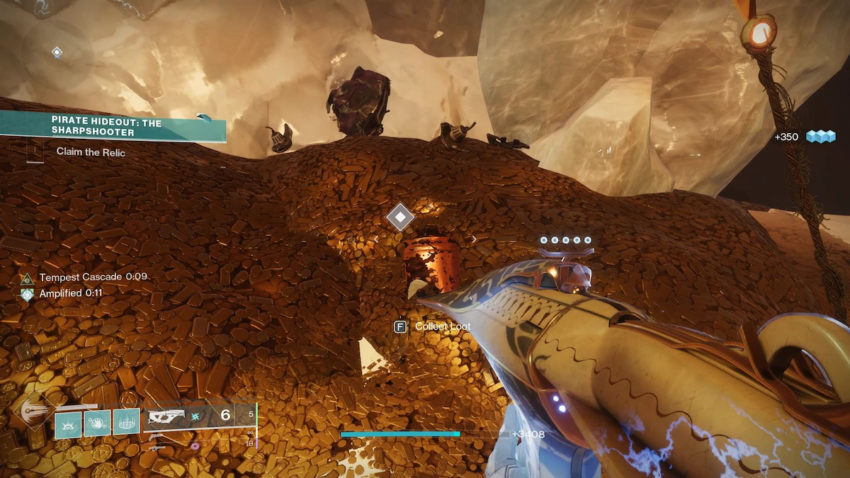
Task: Activate the middle teal ability square
Action: 97,423
